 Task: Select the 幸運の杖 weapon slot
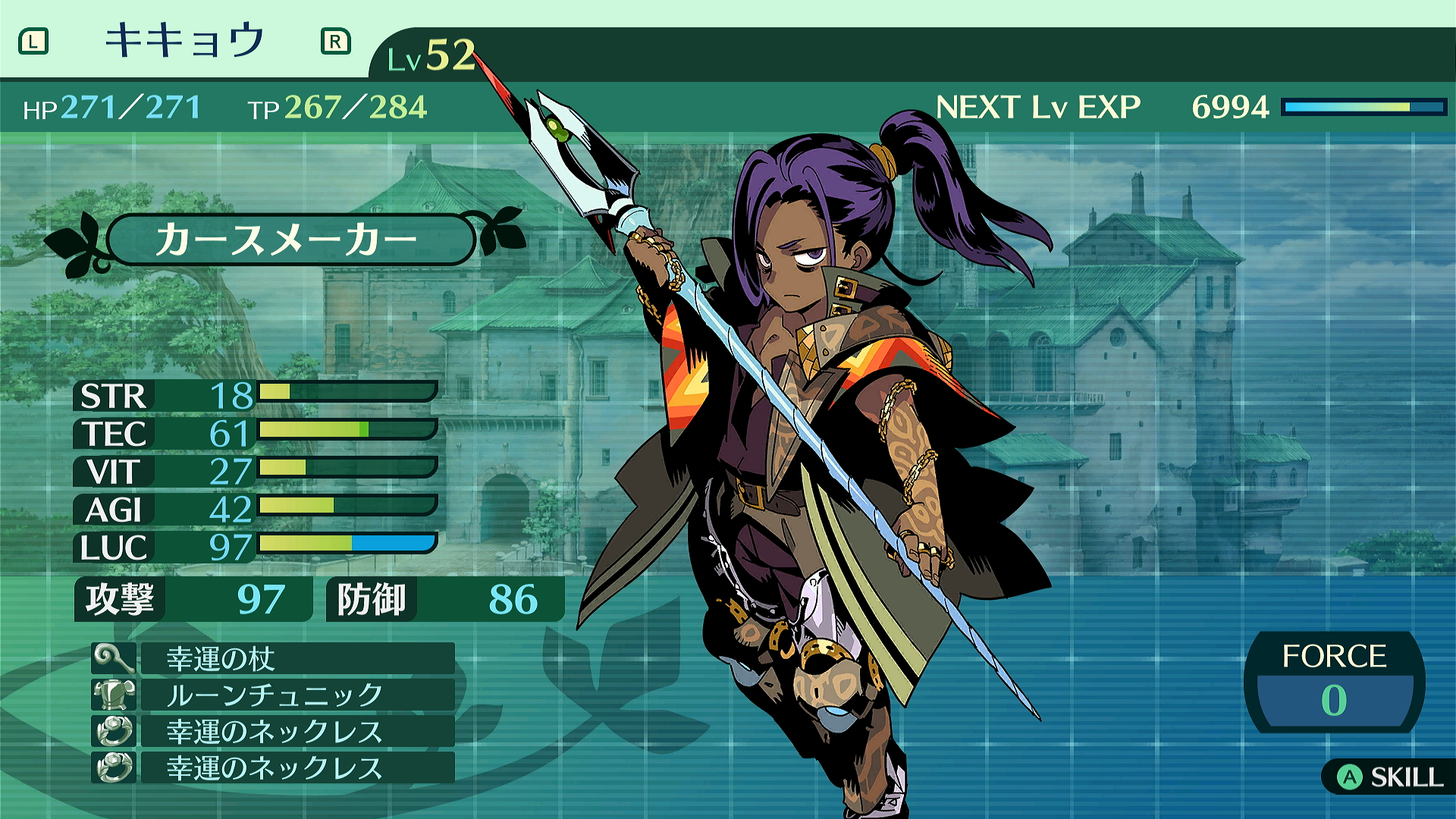273,658
